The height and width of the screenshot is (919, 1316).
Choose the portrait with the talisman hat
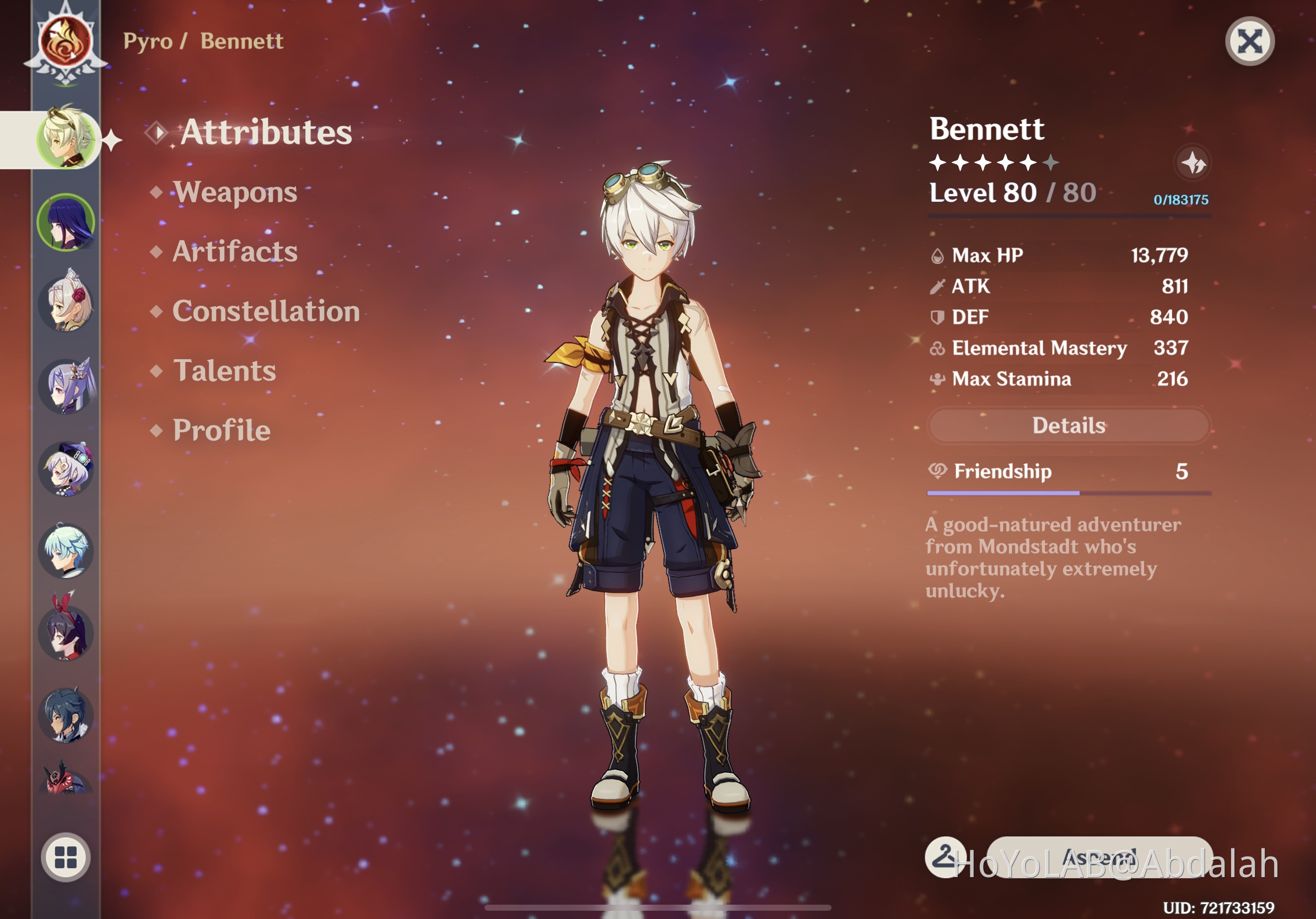[x=66, y=469]
